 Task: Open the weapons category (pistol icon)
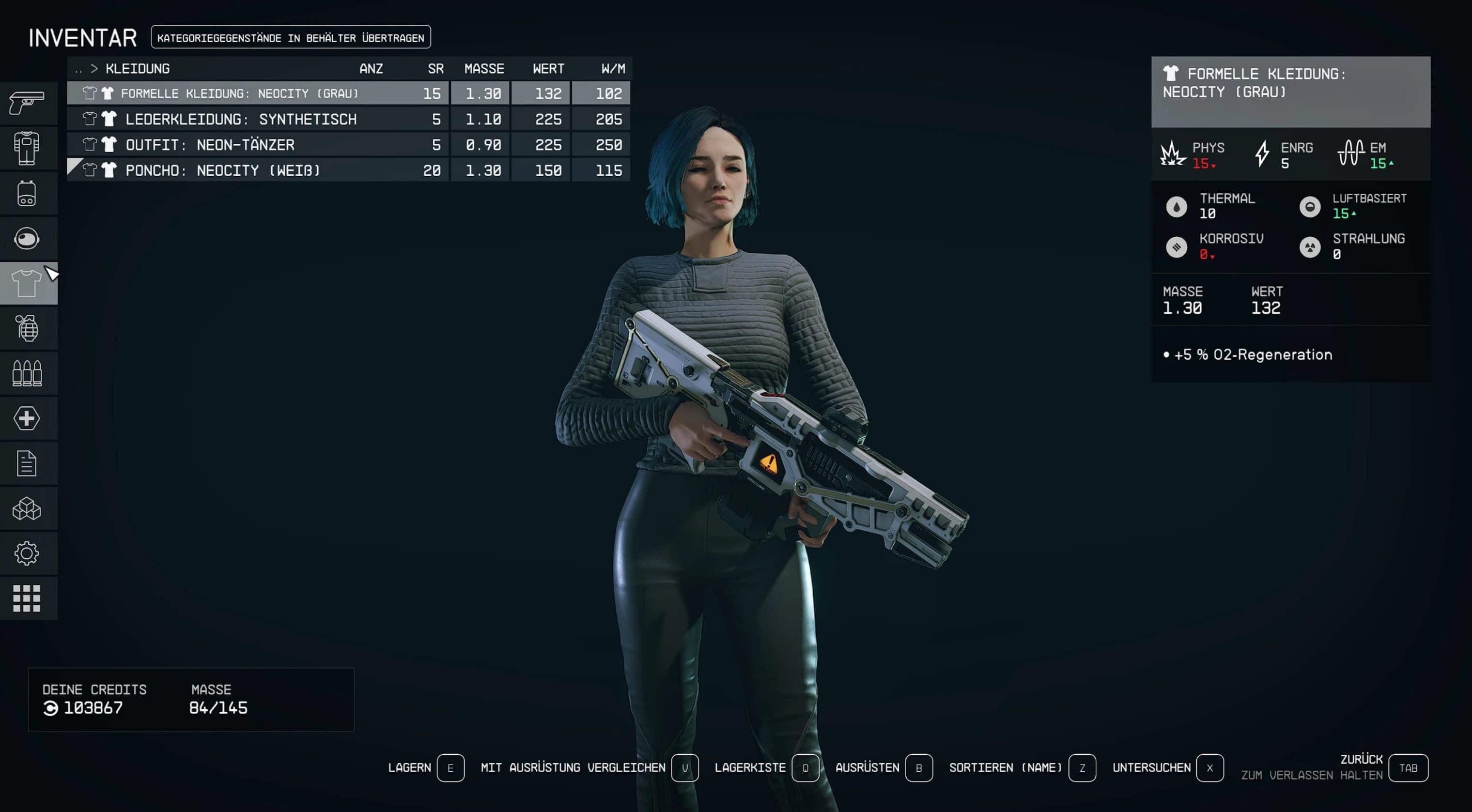click(x=27, y=103)
